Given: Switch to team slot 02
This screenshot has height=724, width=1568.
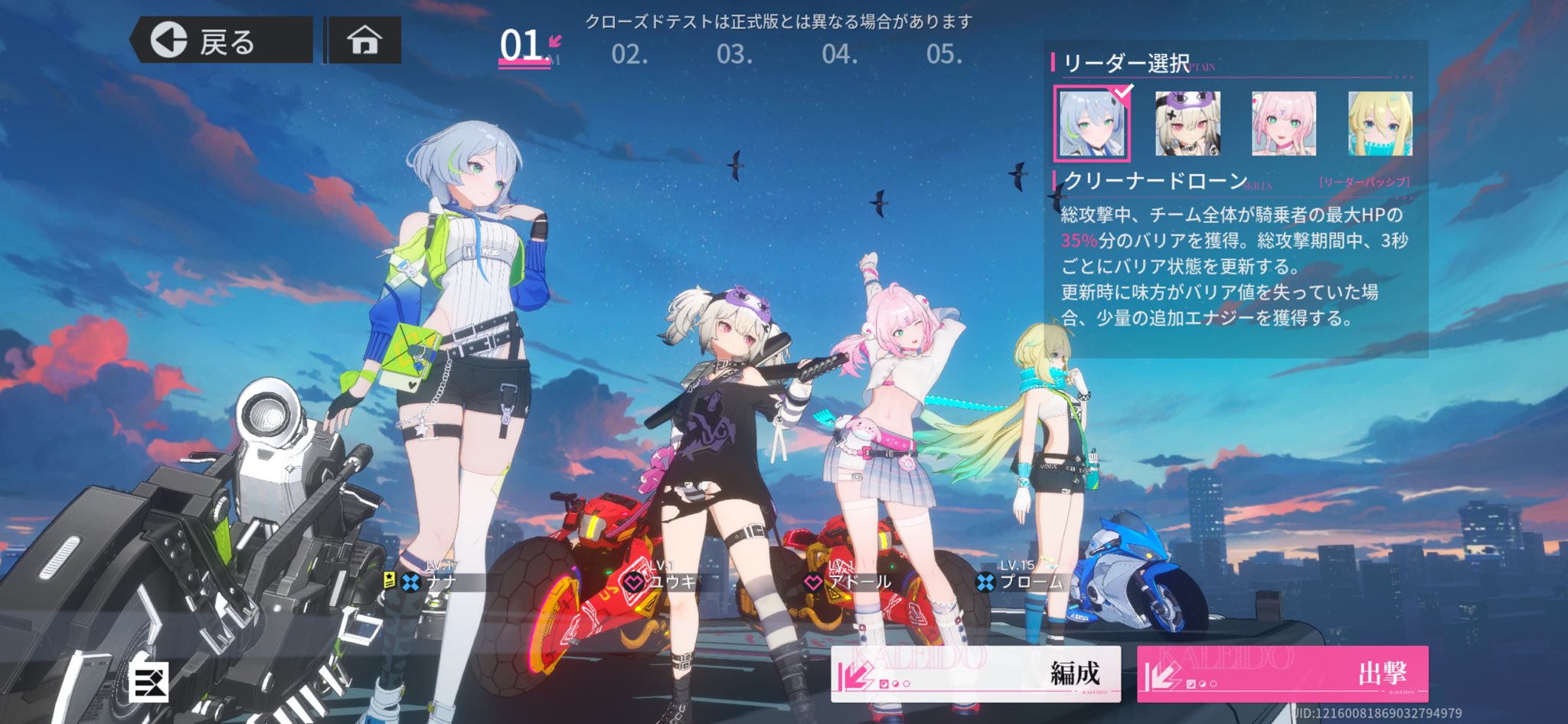Looking at the screenshot, I should pyautogui.click(x=629, y=54).
